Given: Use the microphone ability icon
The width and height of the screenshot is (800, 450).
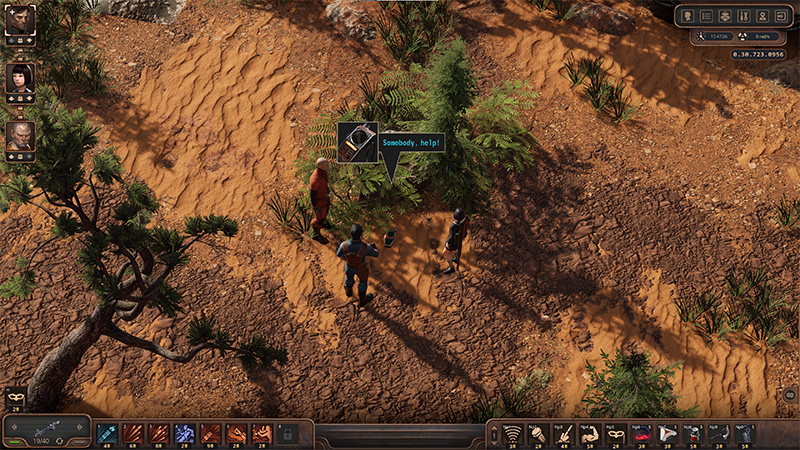Looking at the screenshot, I should (538, 433).
